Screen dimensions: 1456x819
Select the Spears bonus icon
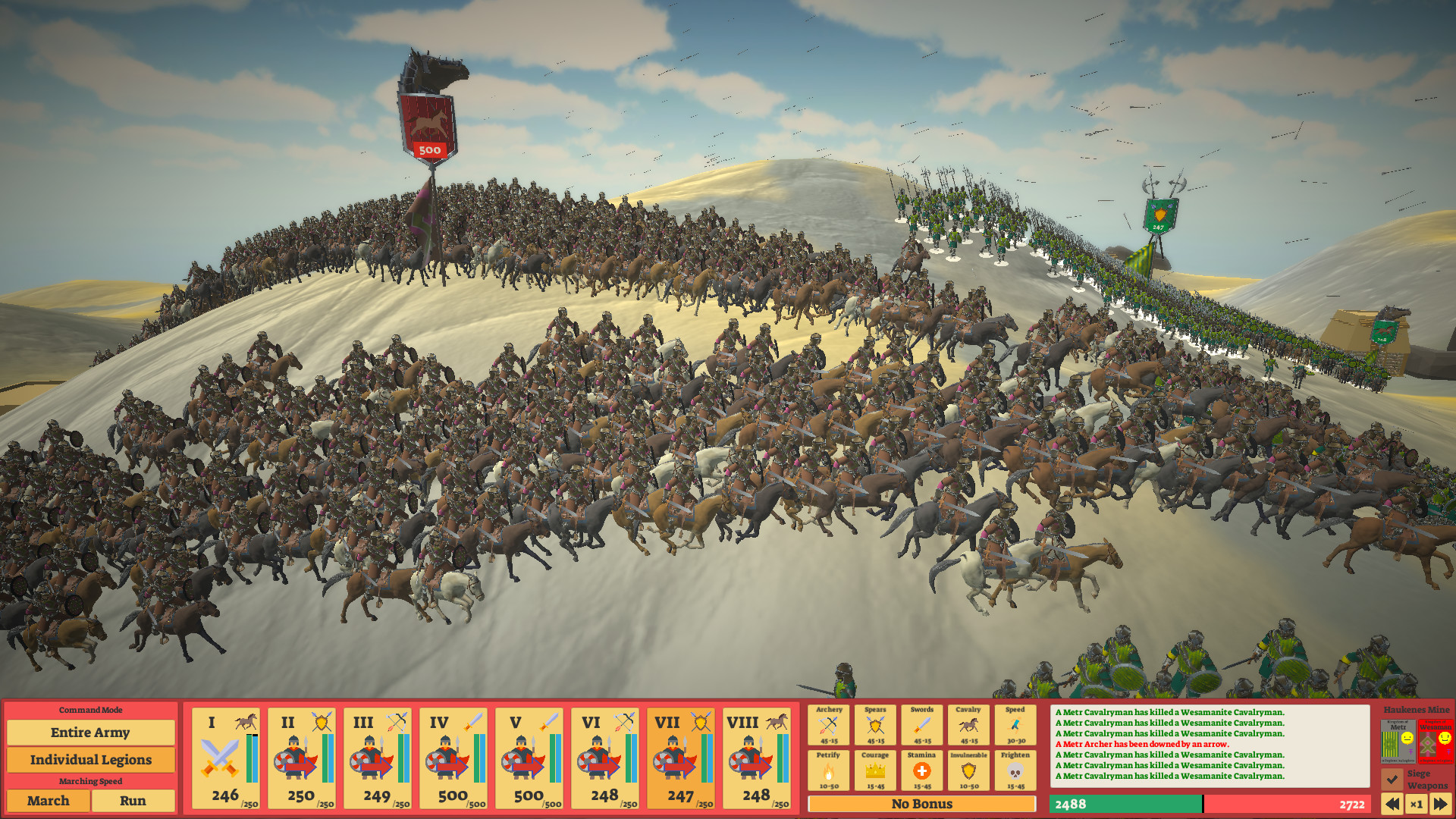[877, 726]
